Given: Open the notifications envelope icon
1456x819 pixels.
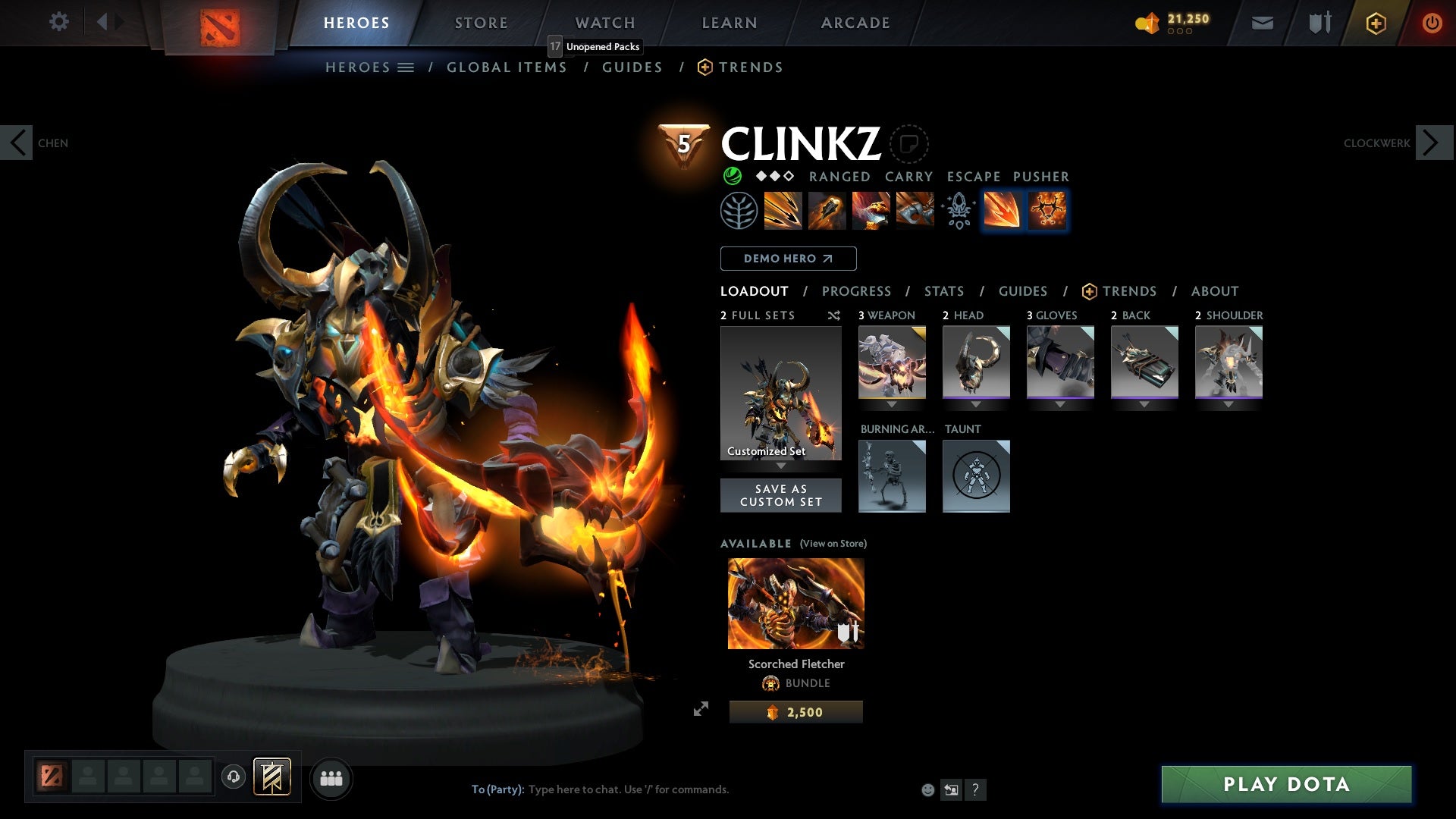Looking at the screenshot, I should (1261, 23).
